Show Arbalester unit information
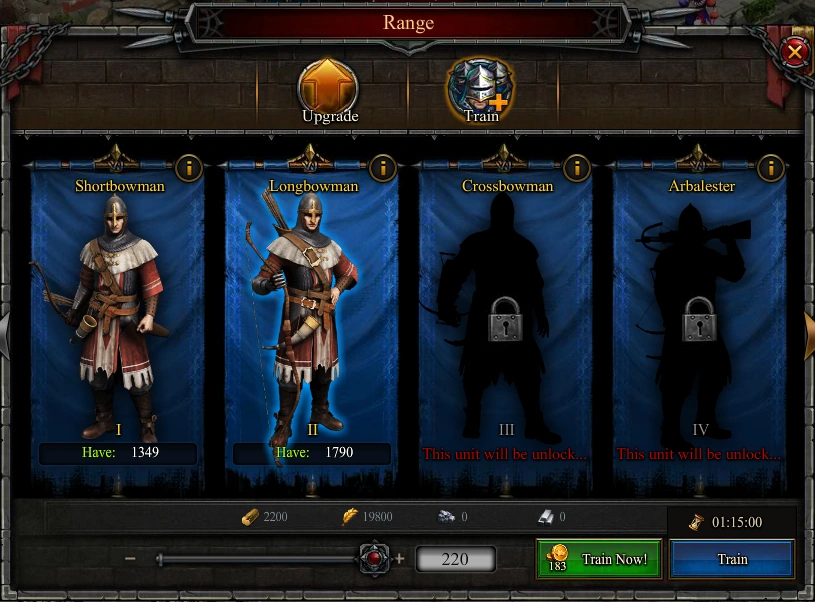815x602 pixels. click(769, 167)
